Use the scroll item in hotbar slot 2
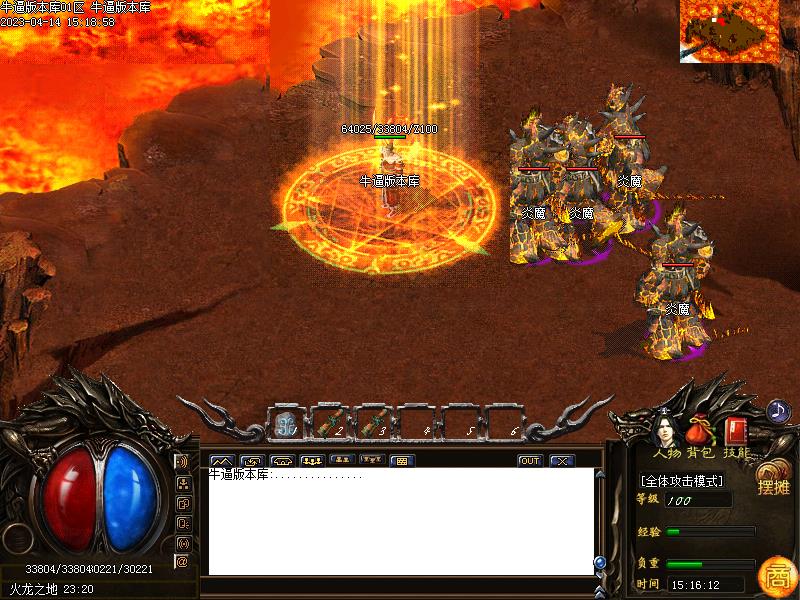This screenshot has width=800, height=600. pyautogui.click(x=330, y=424)
